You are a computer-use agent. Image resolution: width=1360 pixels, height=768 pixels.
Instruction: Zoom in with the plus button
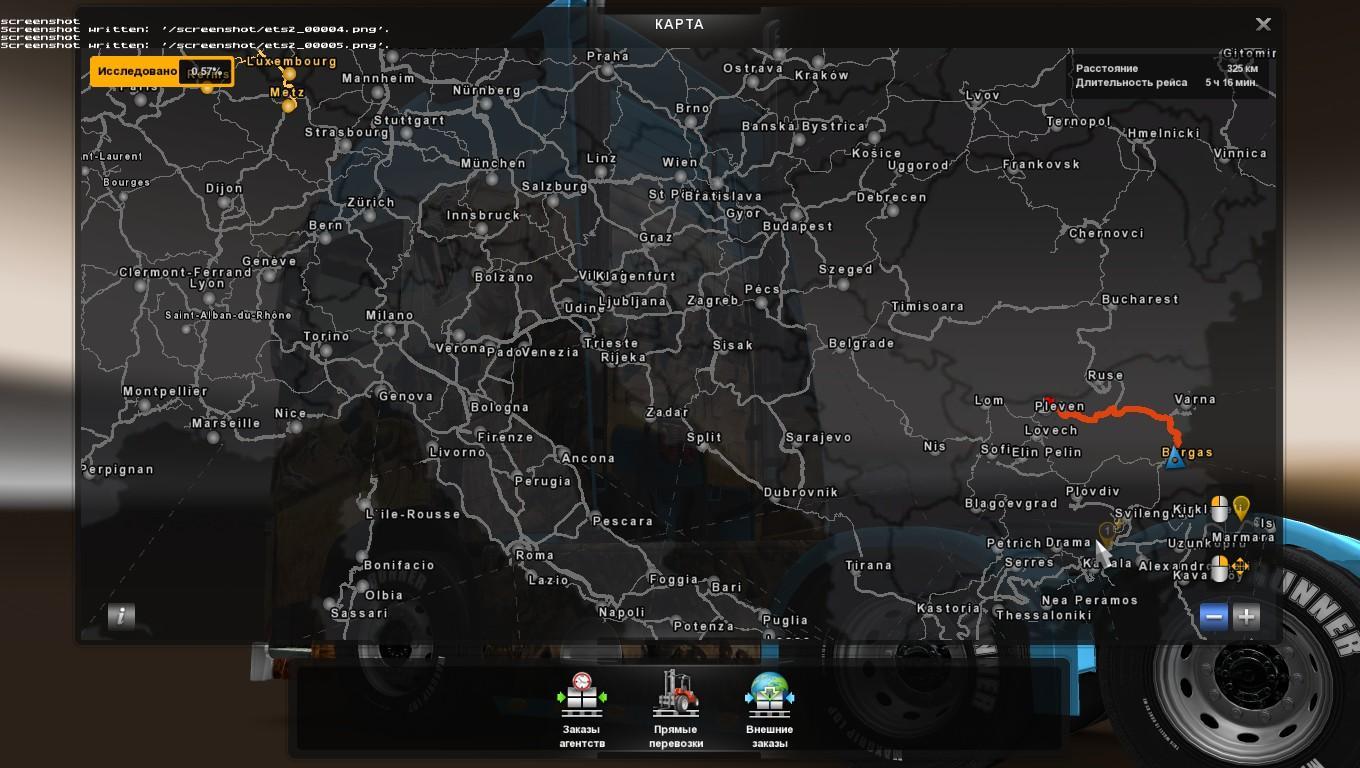point(1245,617)
